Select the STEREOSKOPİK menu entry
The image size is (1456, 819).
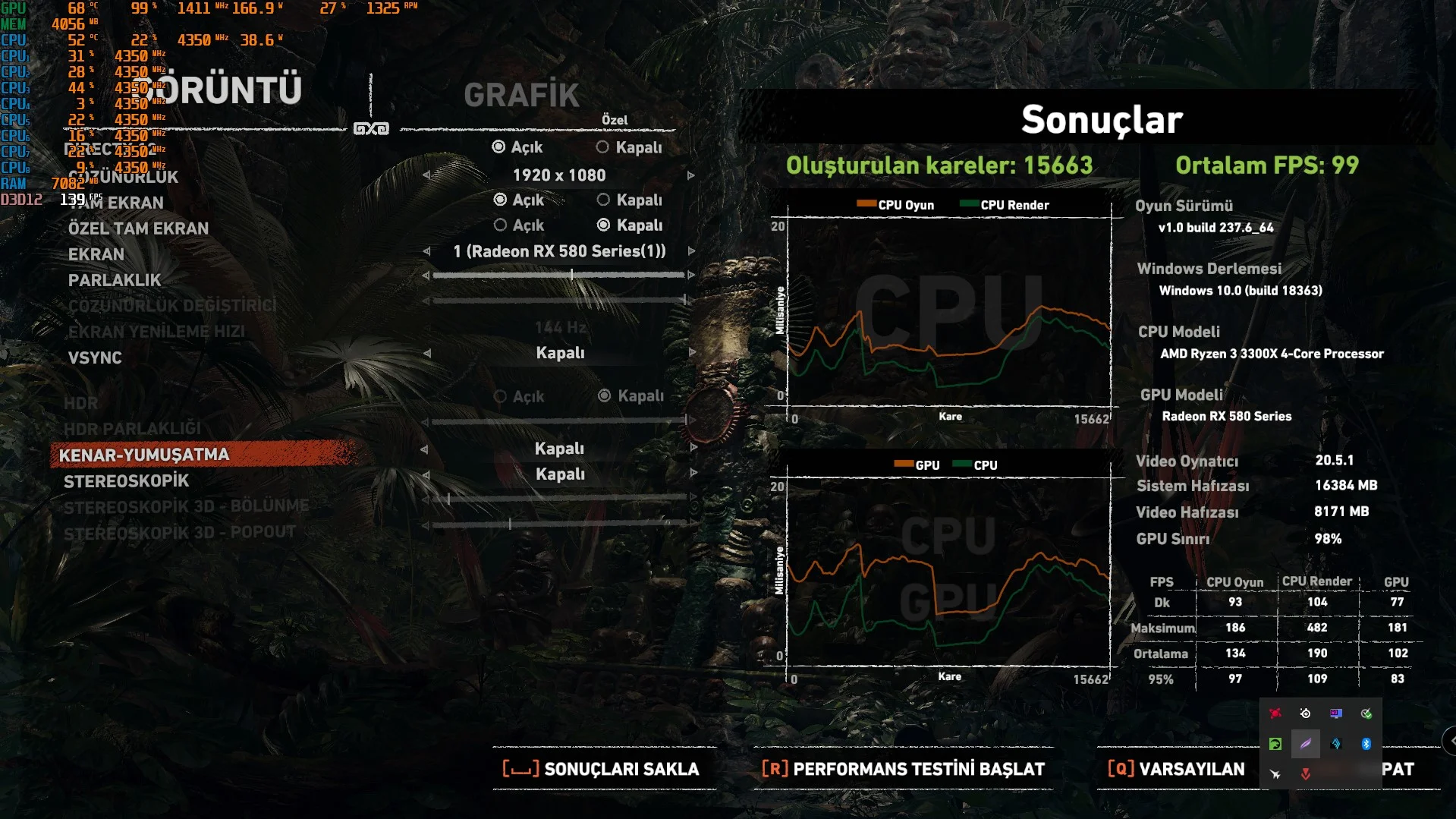126,480
